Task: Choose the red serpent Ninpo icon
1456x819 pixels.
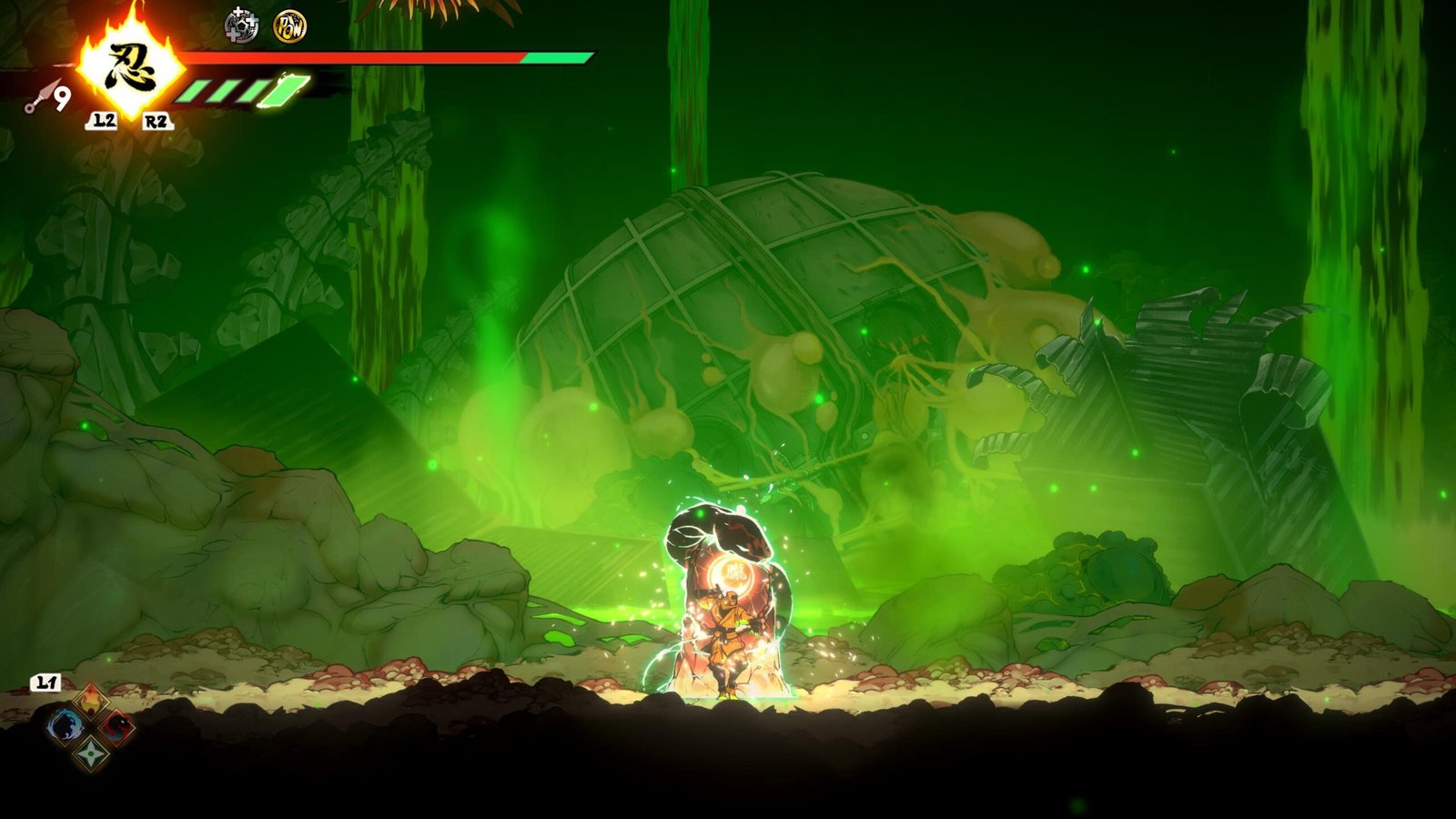Action: point(117,727)
